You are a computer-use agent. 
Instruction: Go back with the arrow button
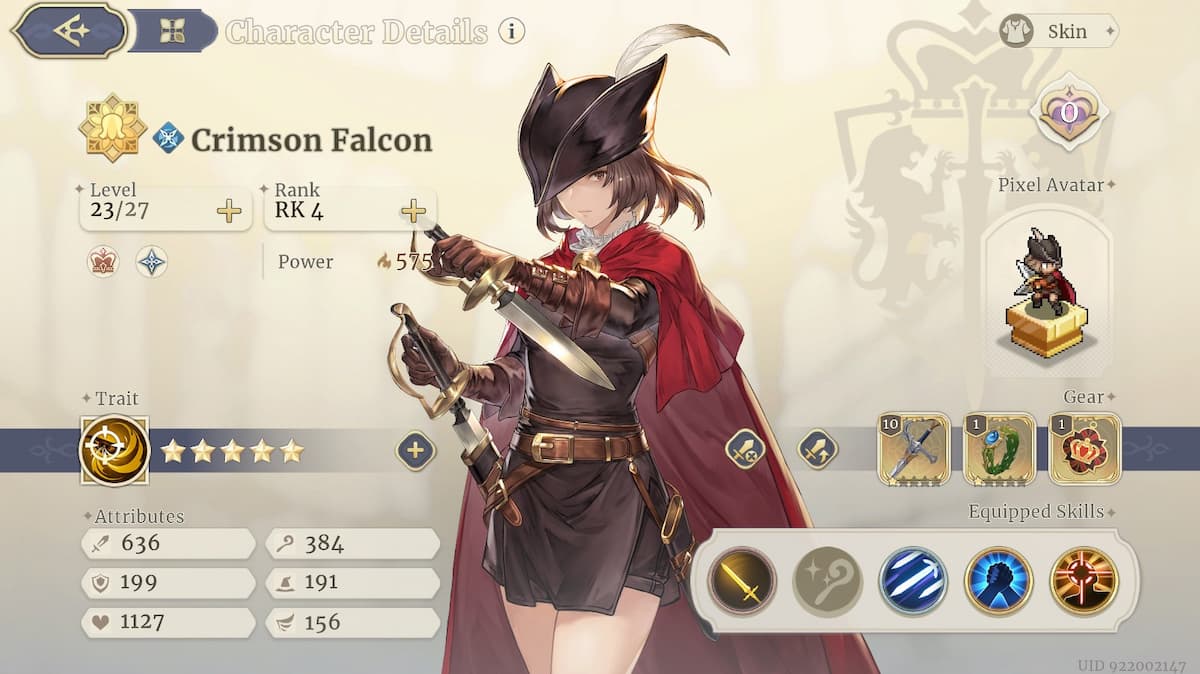tap(68, 30)
